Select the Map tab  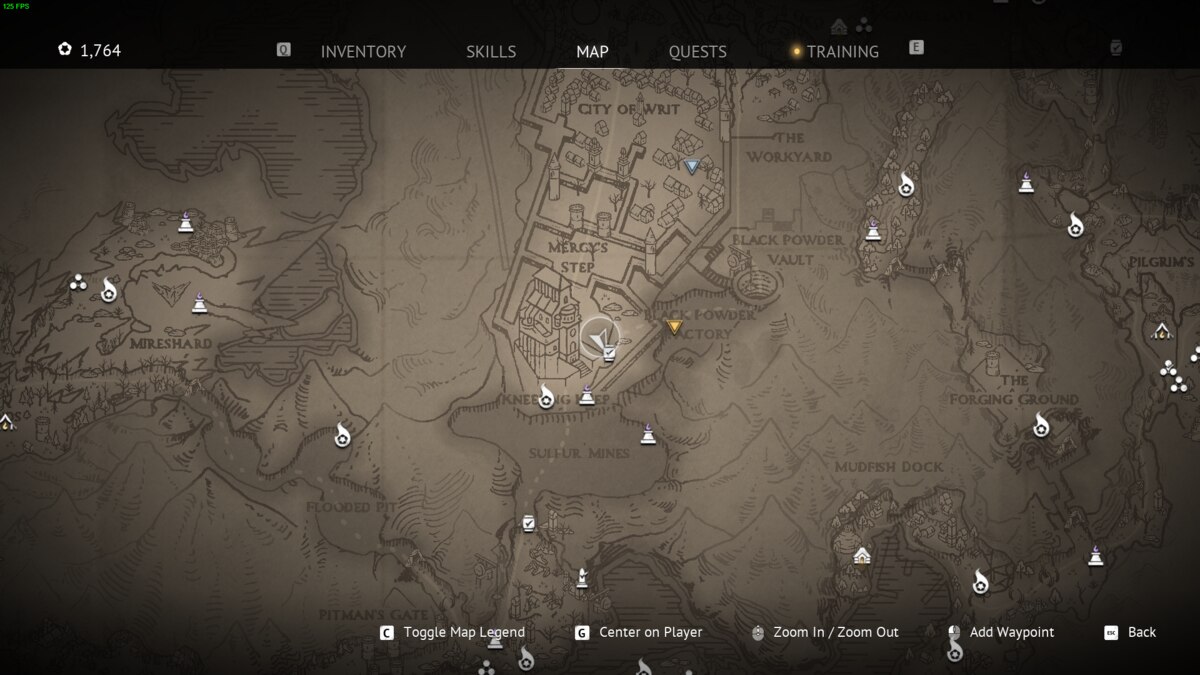592,51
